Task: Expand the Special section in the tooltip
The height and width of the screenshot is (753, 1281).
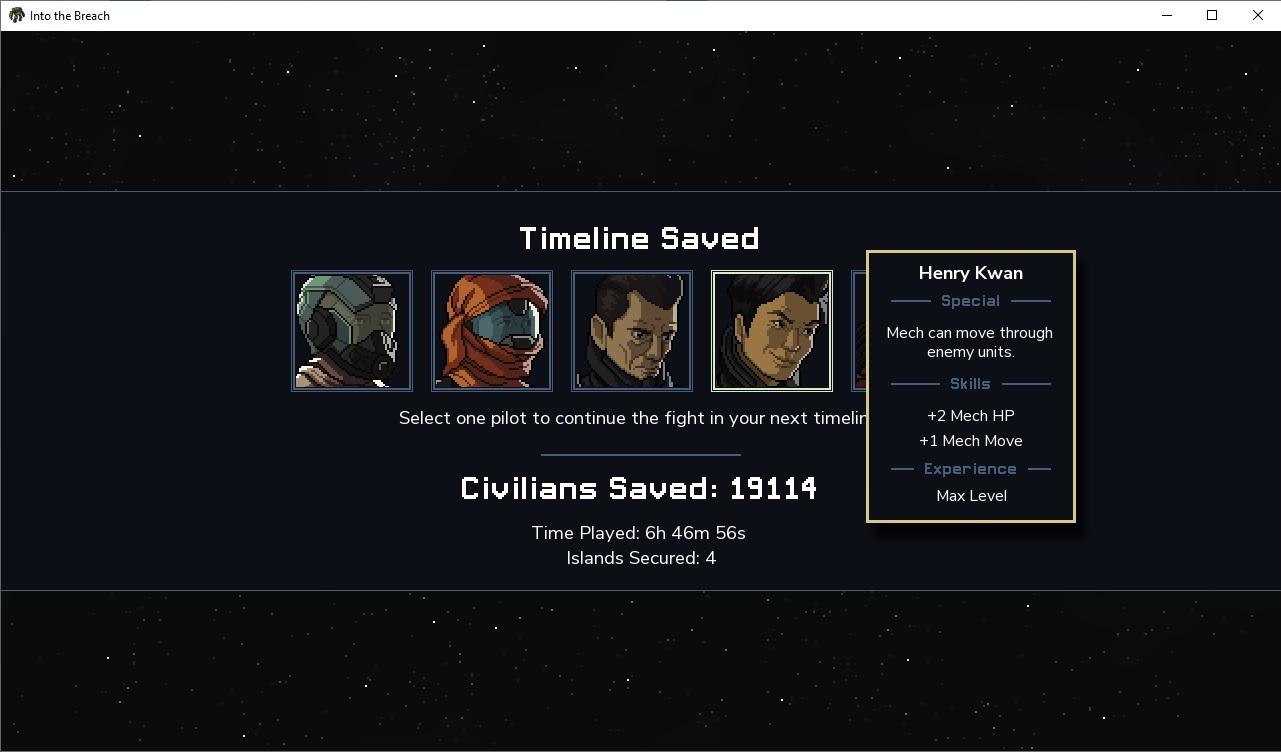Action: (x=970, y=300)
